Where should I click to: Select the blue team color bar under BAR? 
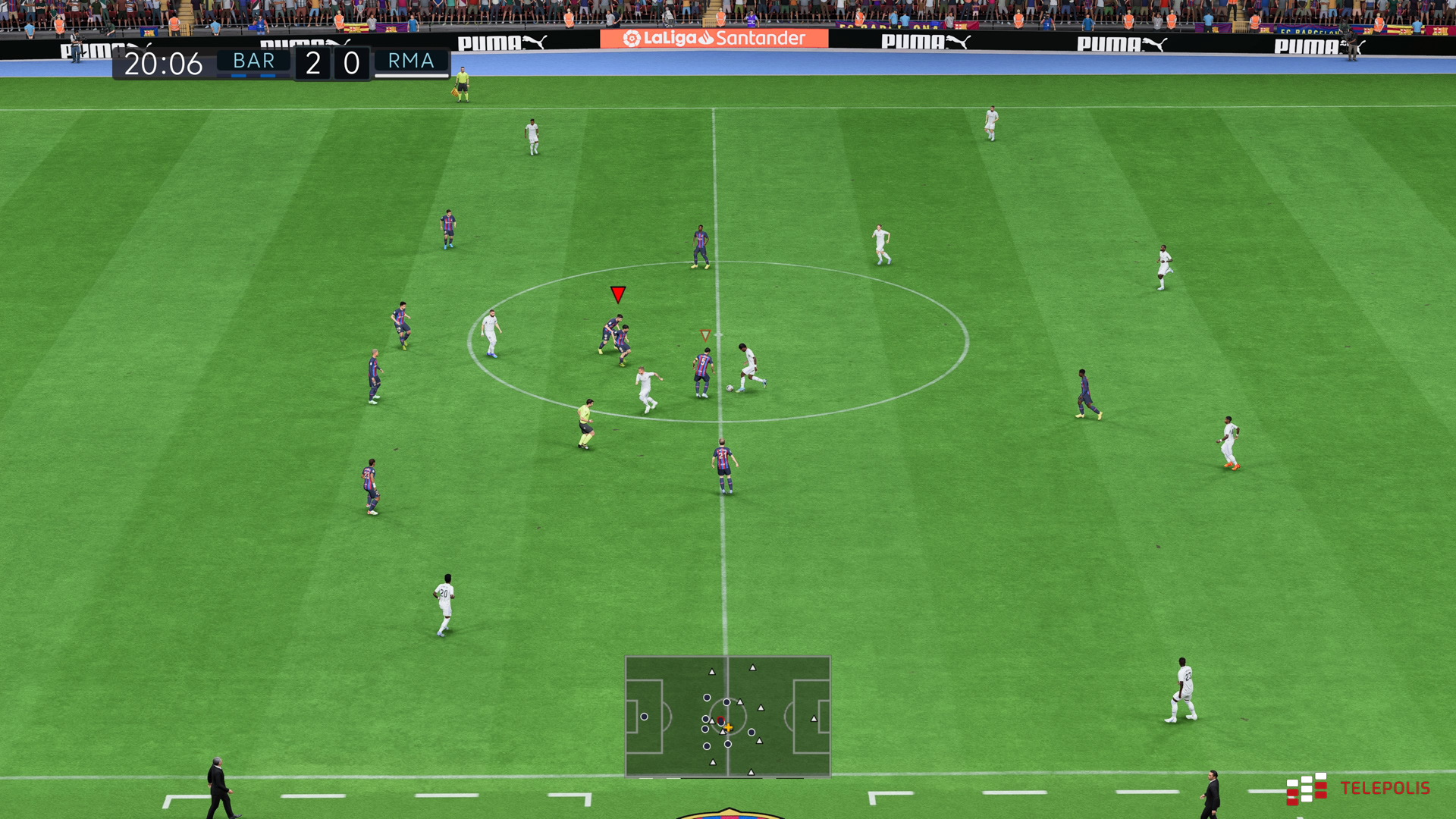click(253, 77)
